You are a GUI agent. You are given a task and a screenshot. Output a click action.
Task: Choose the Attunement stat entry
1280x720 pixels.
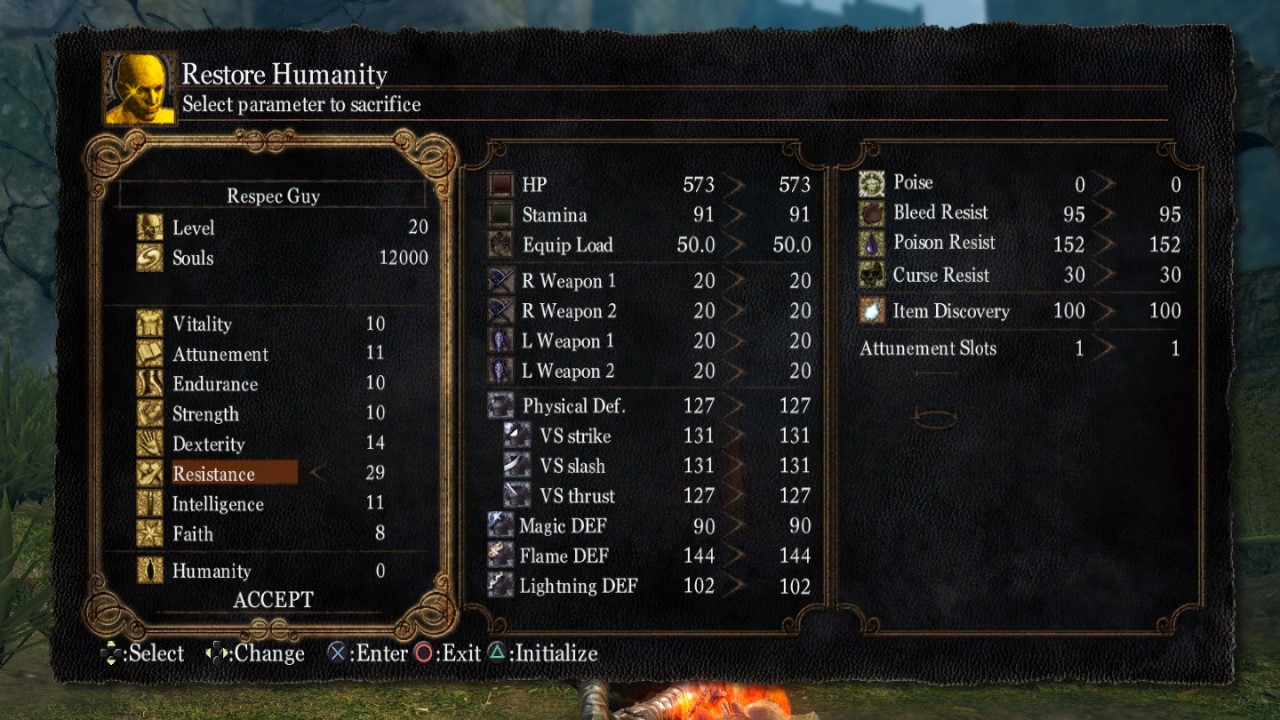pyautogui.click(x=220, y=354)
